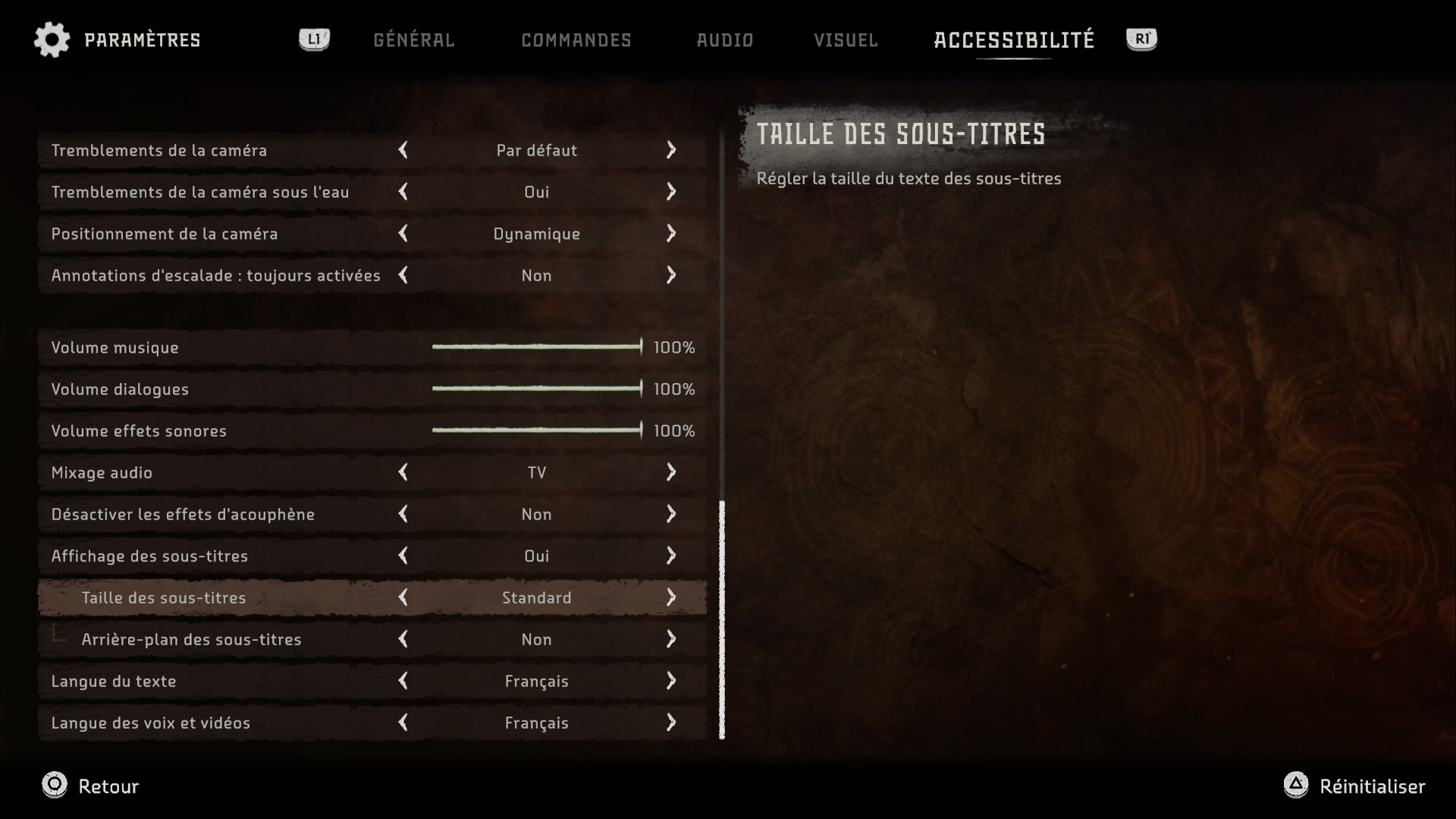The width and height of the screenshot is (1456, 819).
Task: Toggle Annotations d'escalade with right arrow
Action: [x=671, y=275]
